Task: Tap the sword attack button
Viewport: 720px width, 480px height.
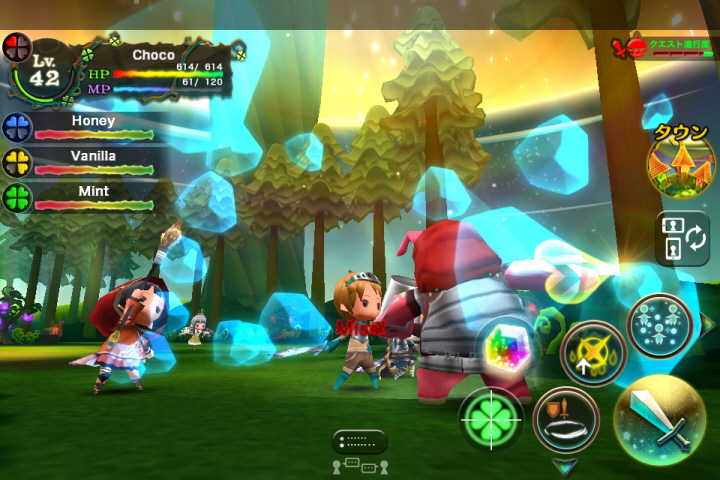Action: click(x=659, y=419)
